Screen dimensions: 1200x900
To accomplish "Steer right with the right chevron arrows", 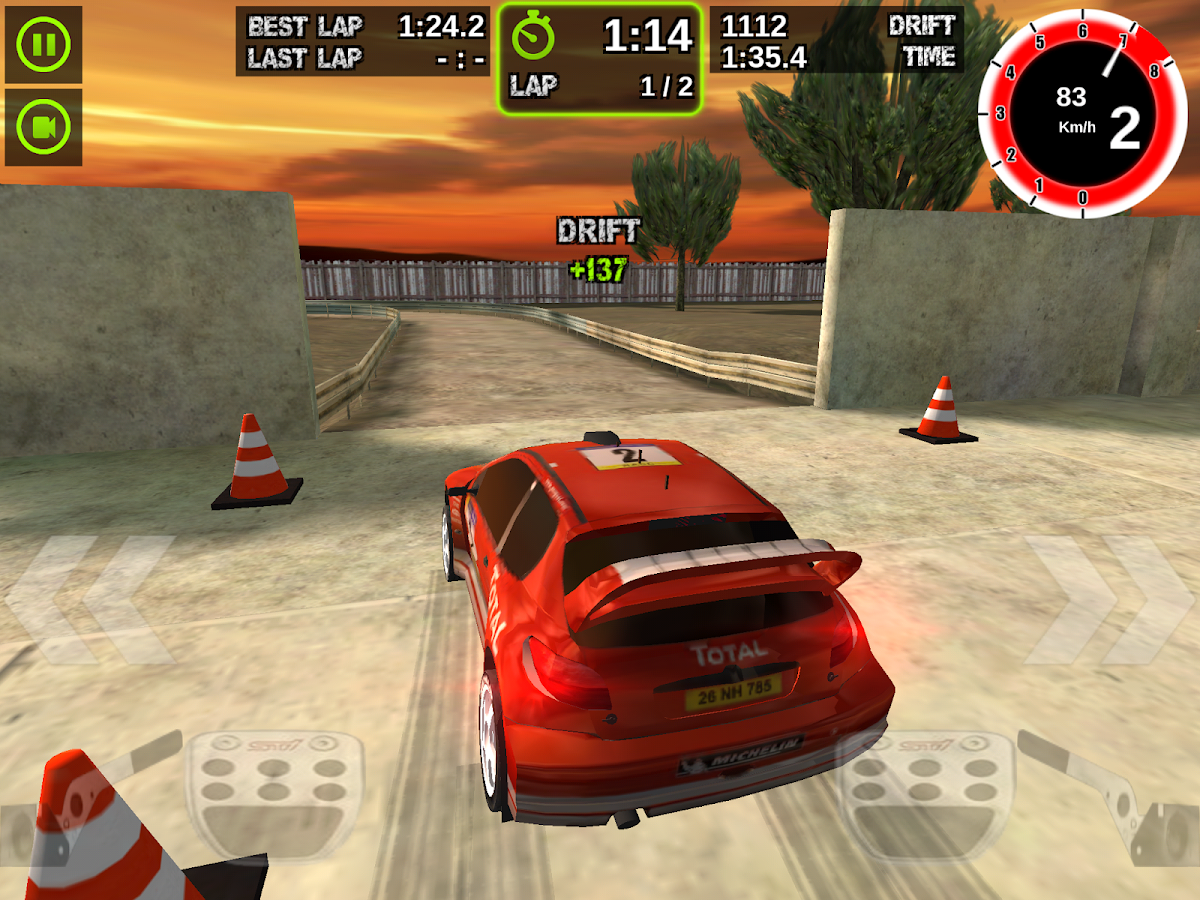I will pos(1108,600).
